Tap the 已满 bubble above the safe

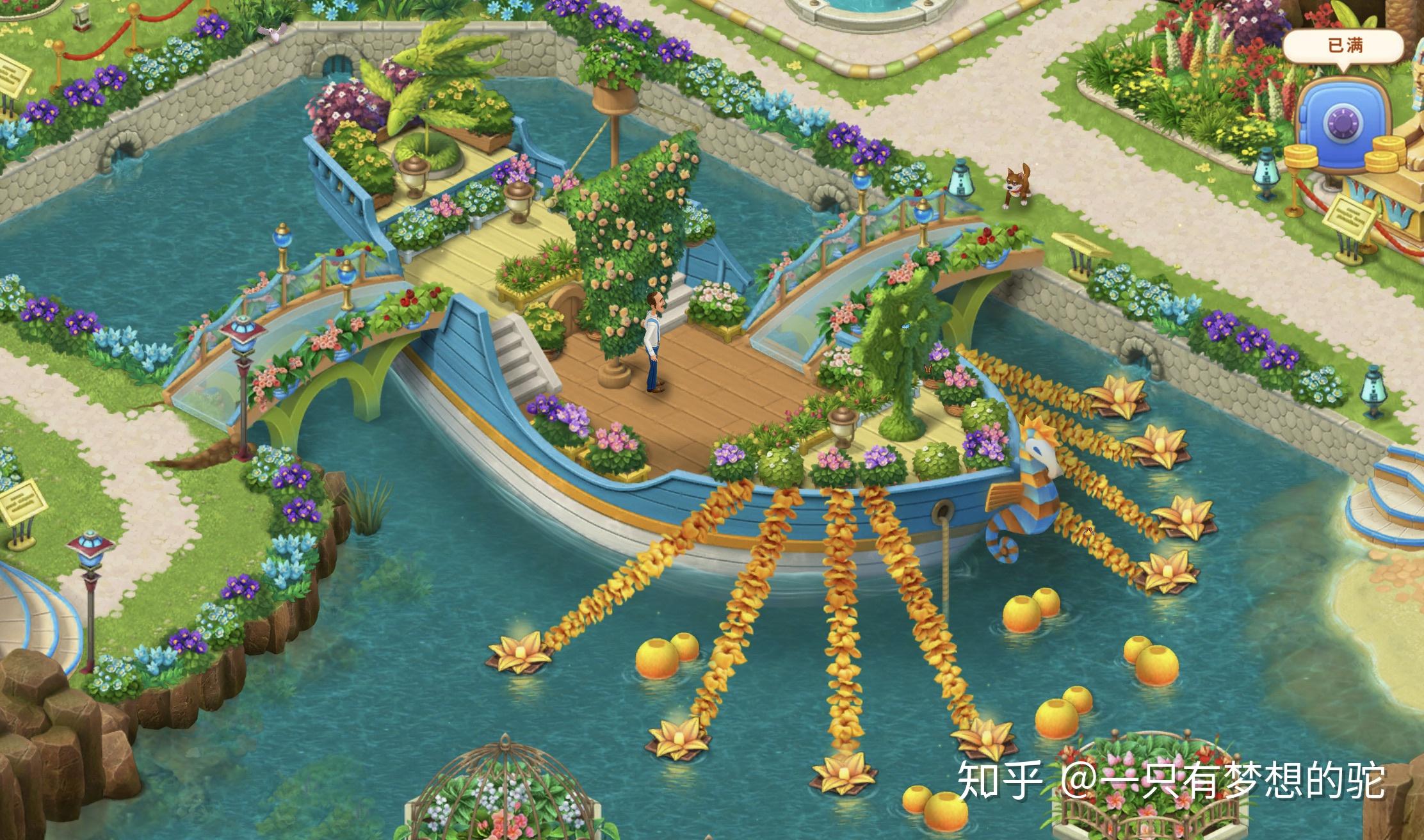(x=1344, y=46)
